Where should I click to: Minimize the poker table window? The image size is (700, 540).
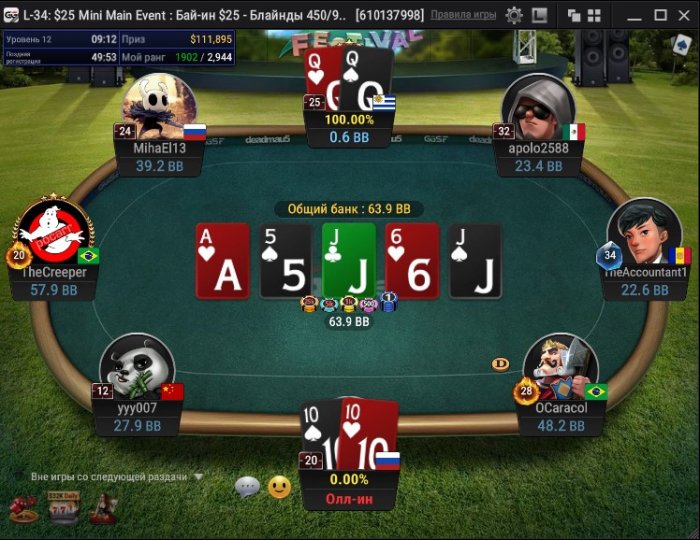pos(633,15)
